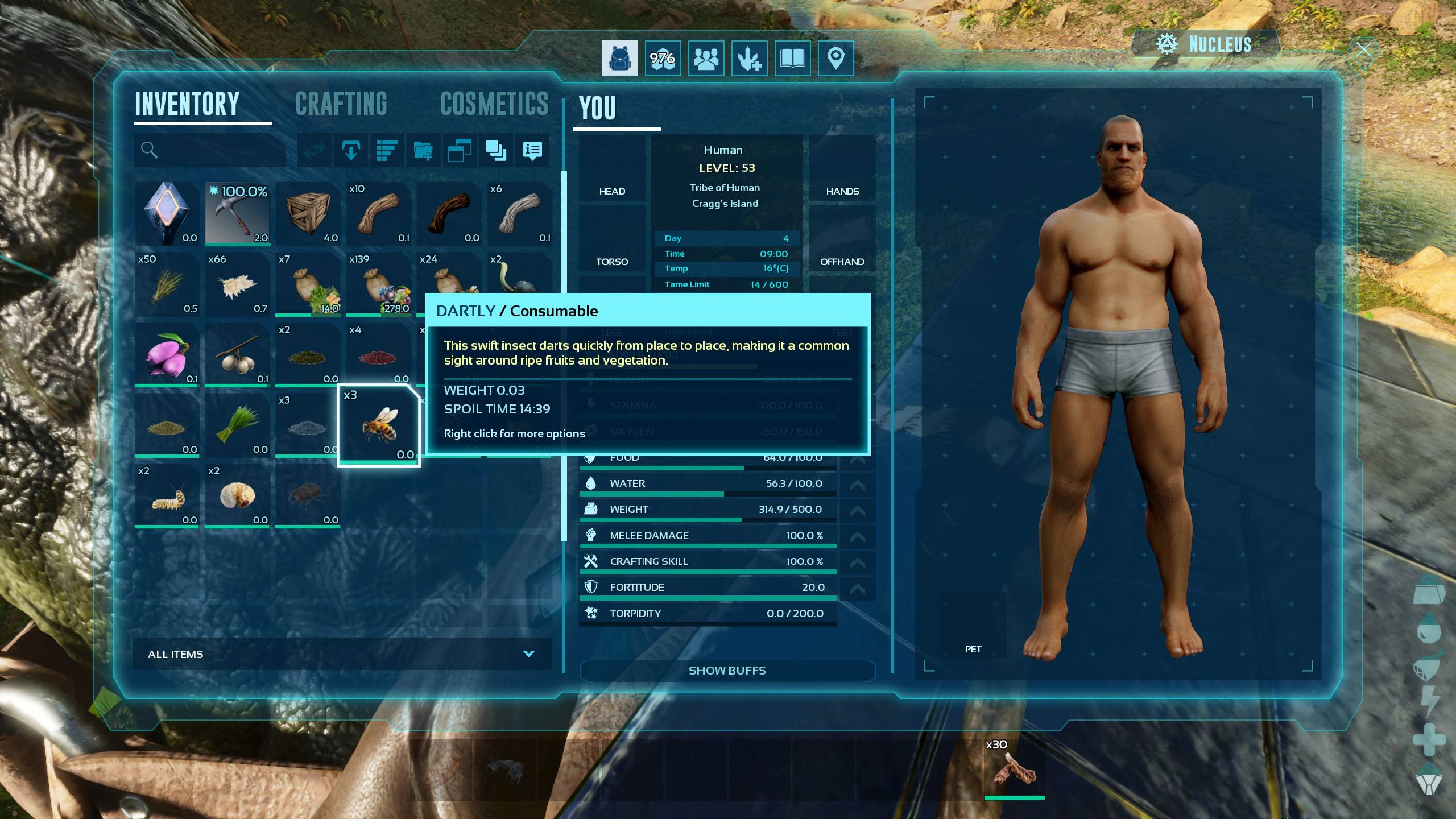Pick the Dartly bee item slot

pos(379,425)
